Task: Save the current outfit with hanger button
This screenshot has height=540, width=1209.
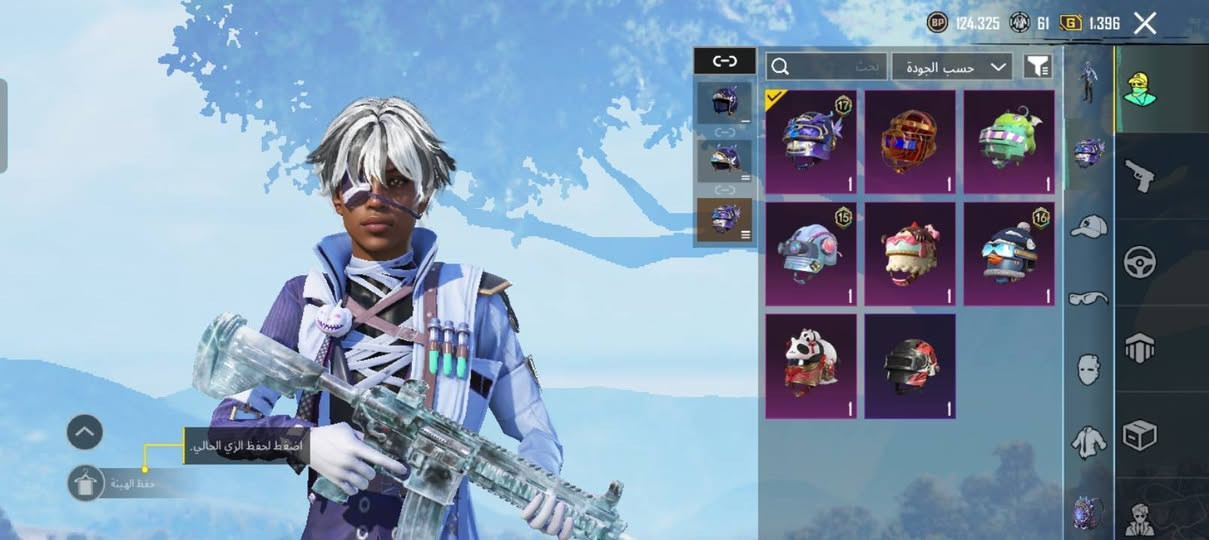Action: pyautogui.click(x=85, y=483)
